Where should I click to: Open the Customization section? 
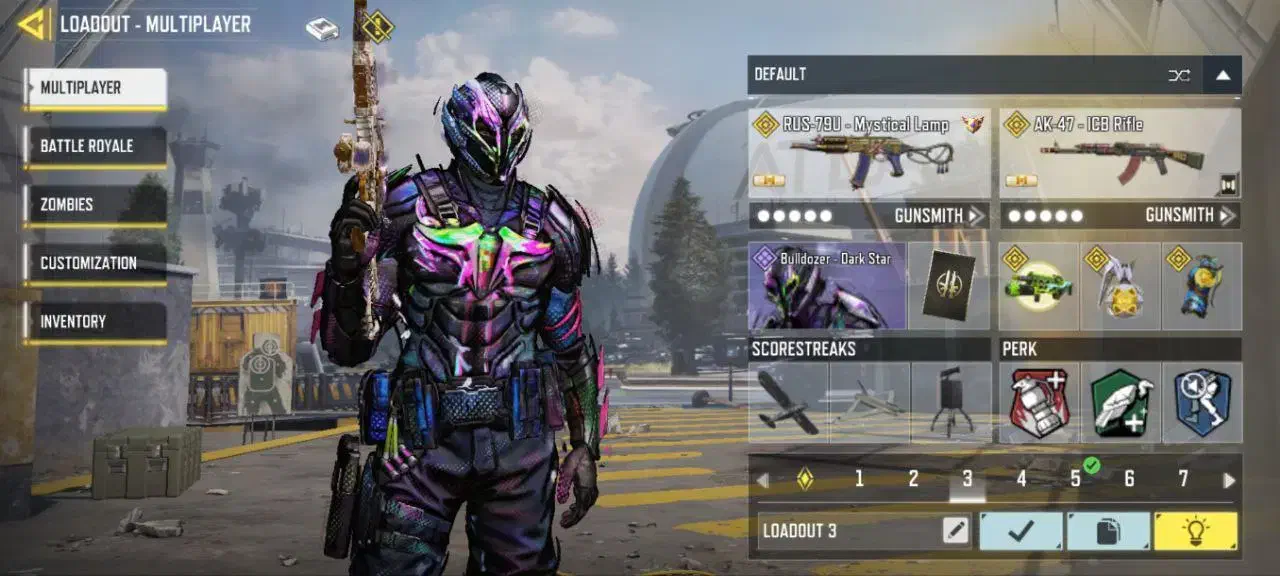coord(95,264)
